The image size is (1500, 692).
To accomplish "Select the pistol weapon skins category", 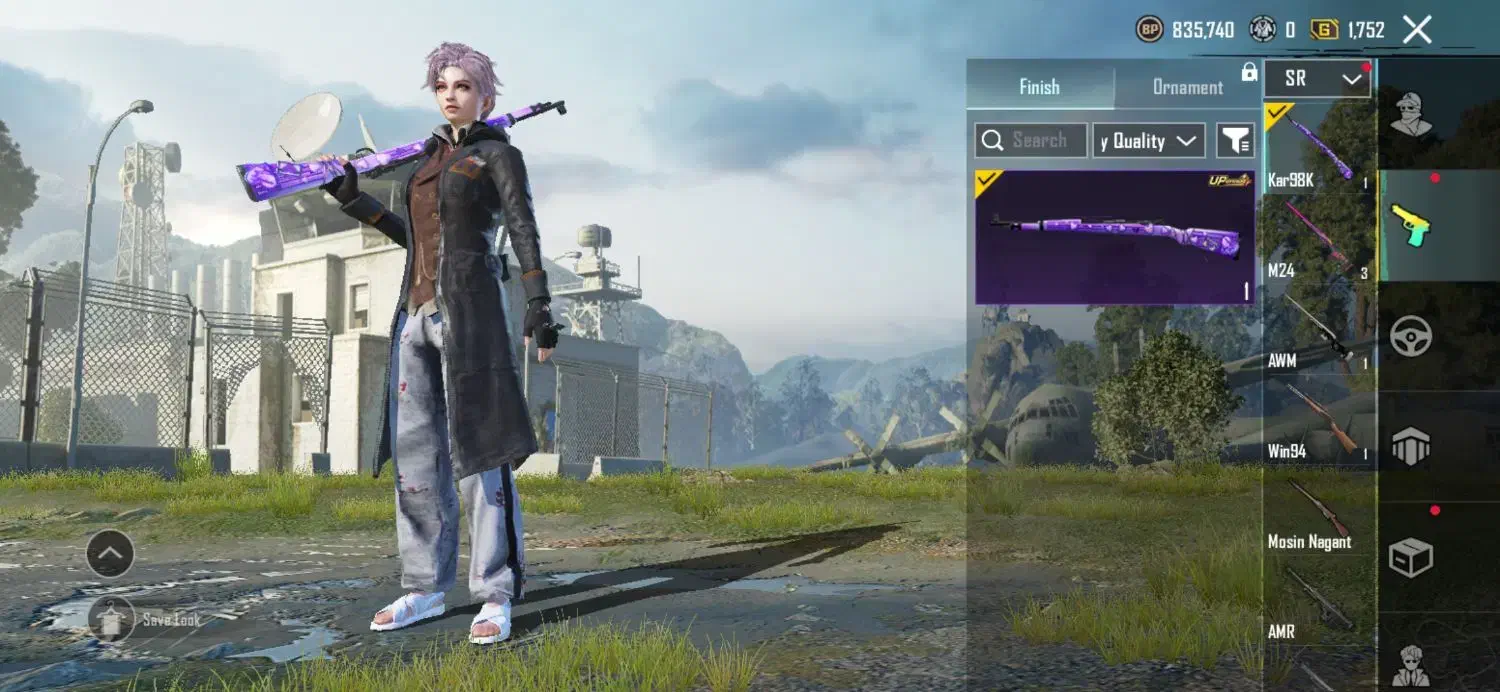I will tap(1411, 225).
